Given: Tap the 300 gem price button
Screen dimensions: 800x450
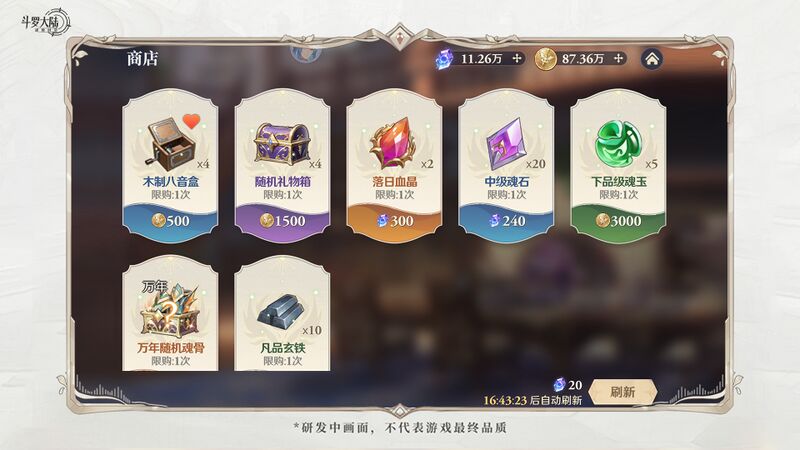Looking at the screenshot, I should (394, 220).
